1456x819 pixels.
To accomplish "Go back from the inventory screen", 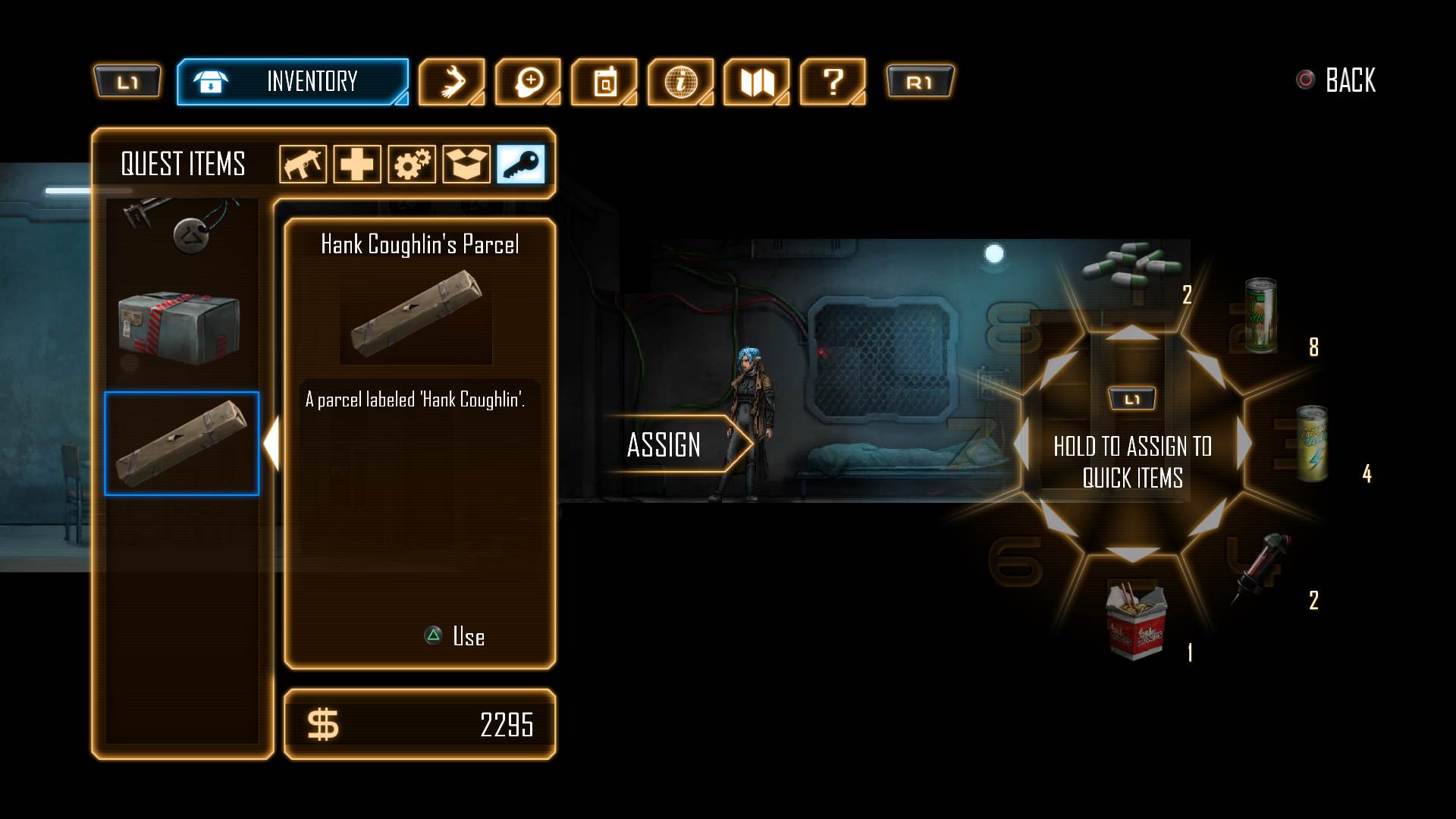I will [x=1338, y=80].
